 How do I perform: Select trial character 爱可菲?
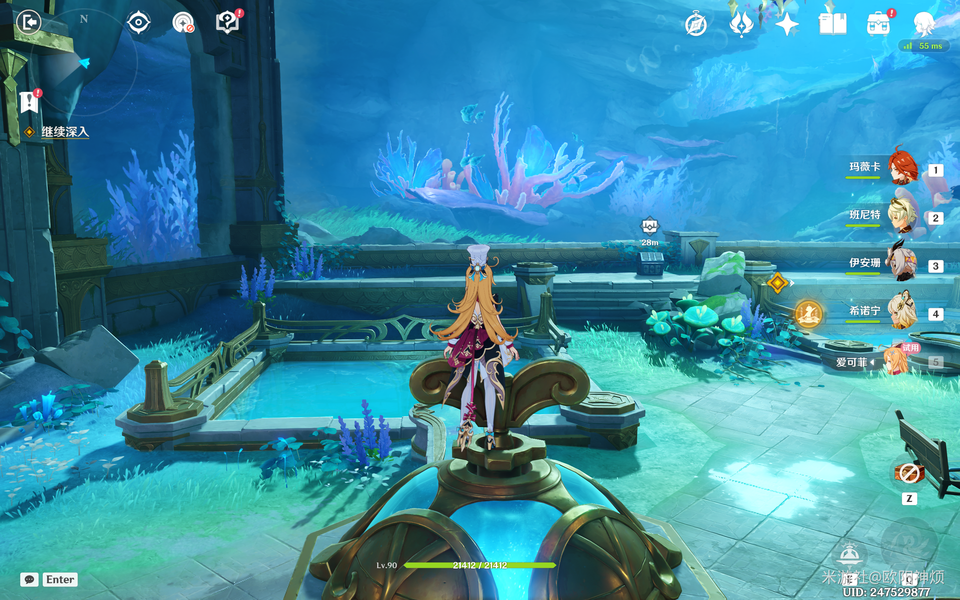[895, 361]
